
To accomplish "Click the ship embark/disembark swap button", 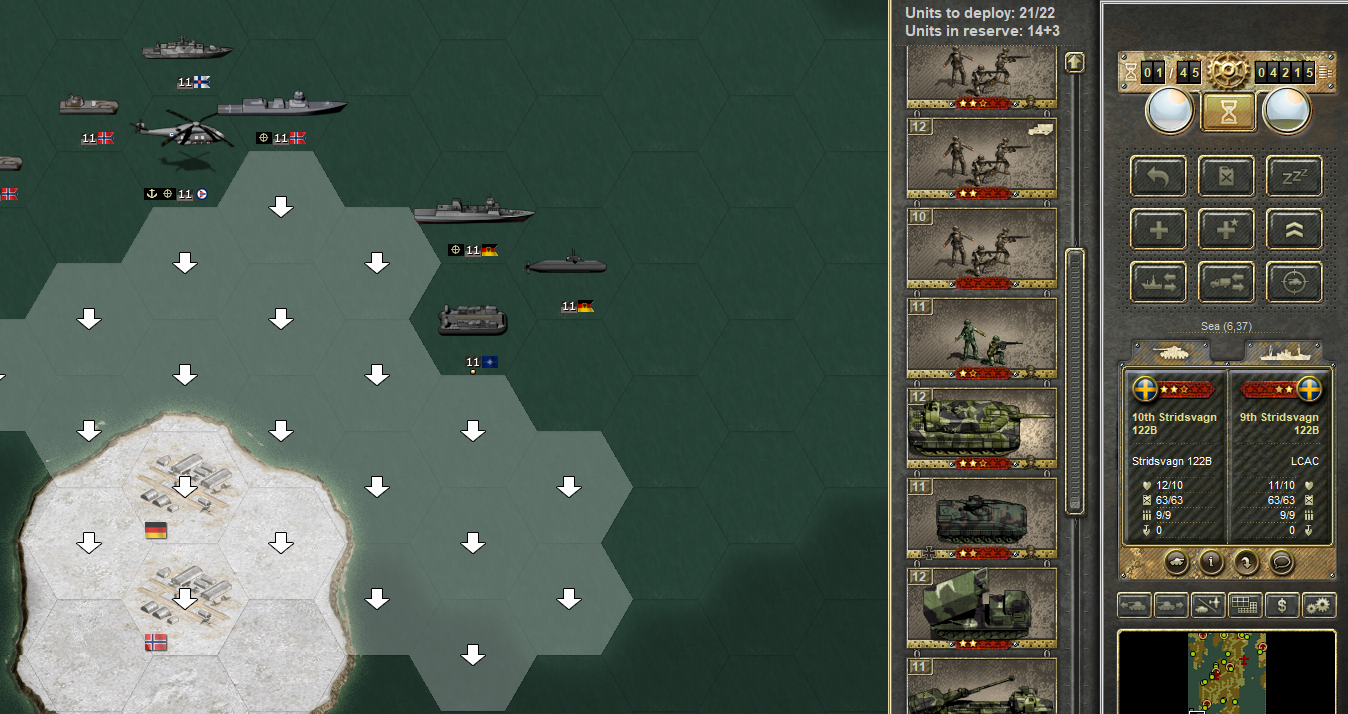I will pyautogui.click(x=1159, y=283).
